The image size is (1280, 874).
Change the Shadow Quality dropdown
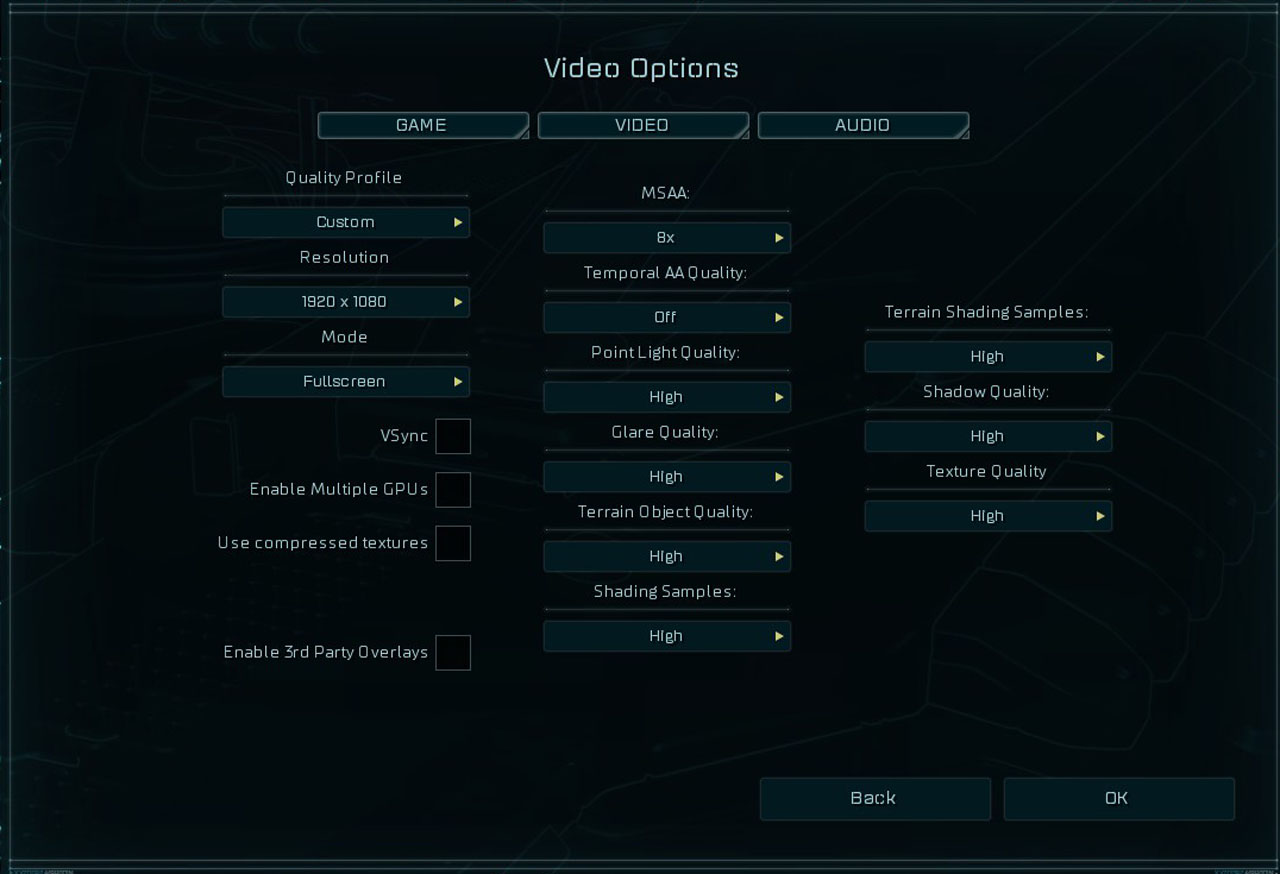coord(988,436)
